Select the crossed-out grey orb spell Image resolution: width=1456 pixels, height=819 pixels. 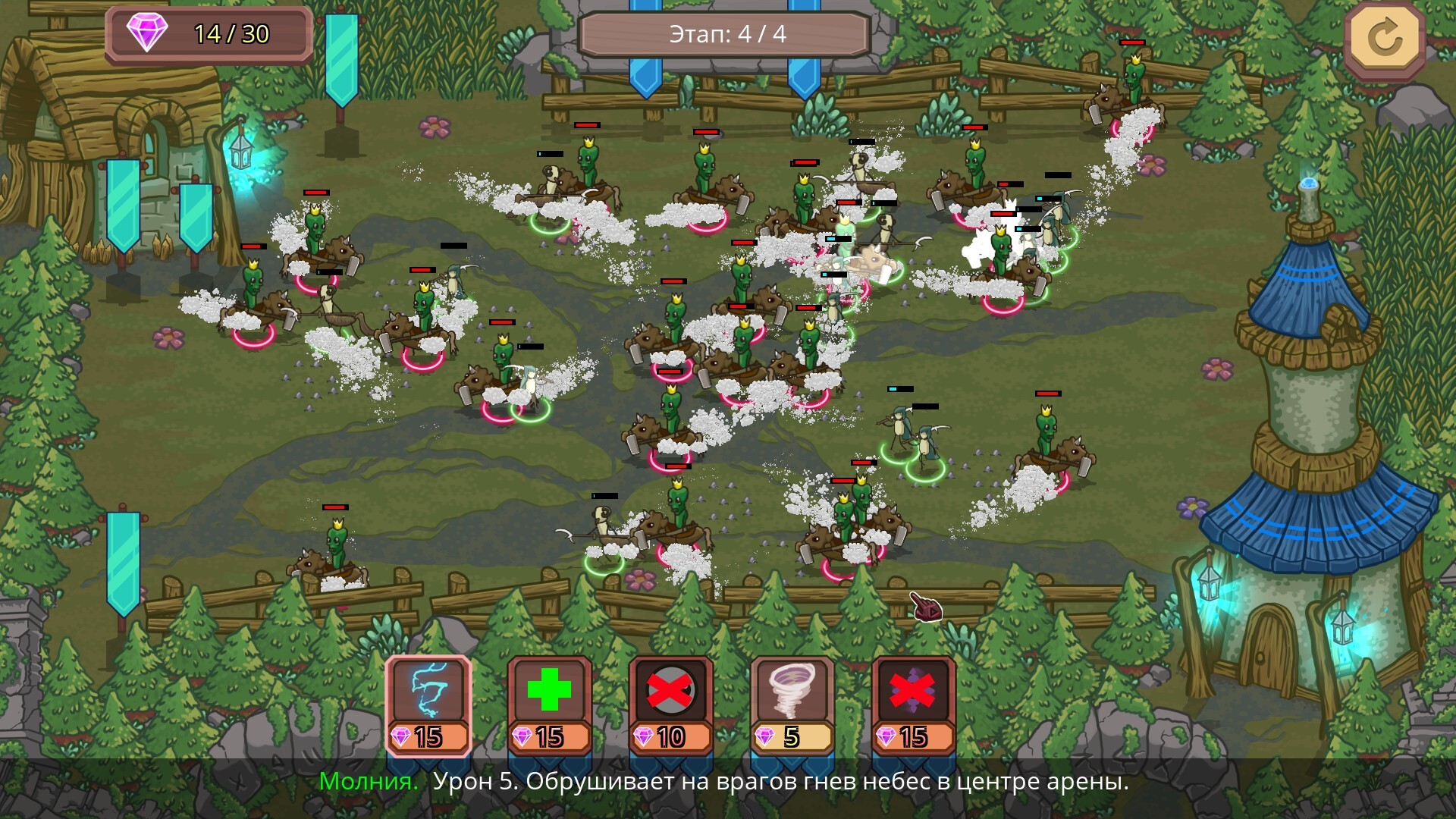(671, 705)
